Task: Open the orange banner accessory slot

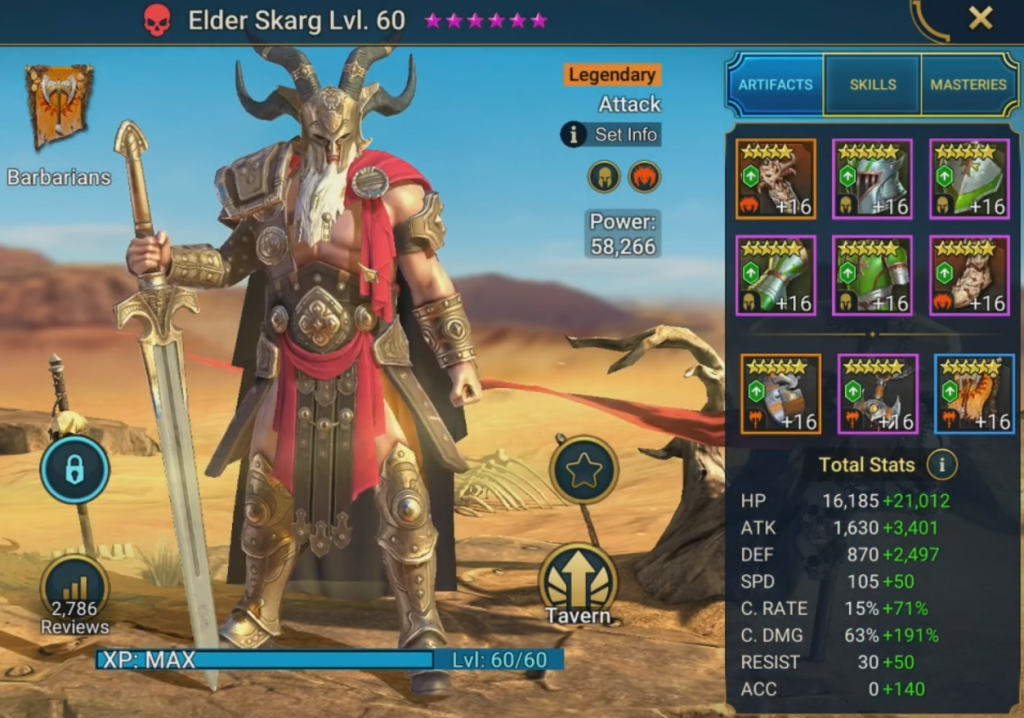Action: tap(974, 393)
